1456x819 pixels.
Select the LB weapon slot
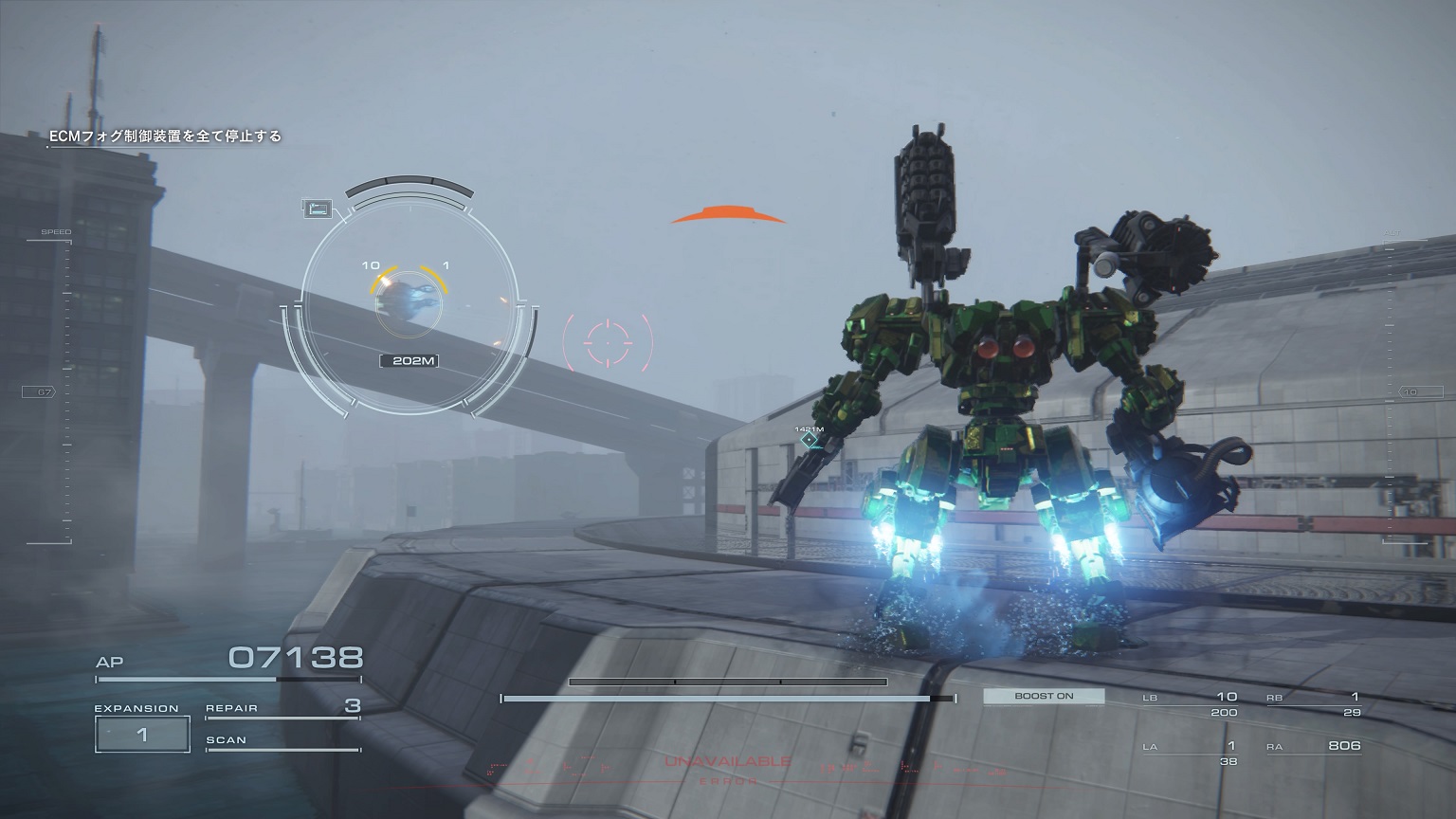[1190, 703]
